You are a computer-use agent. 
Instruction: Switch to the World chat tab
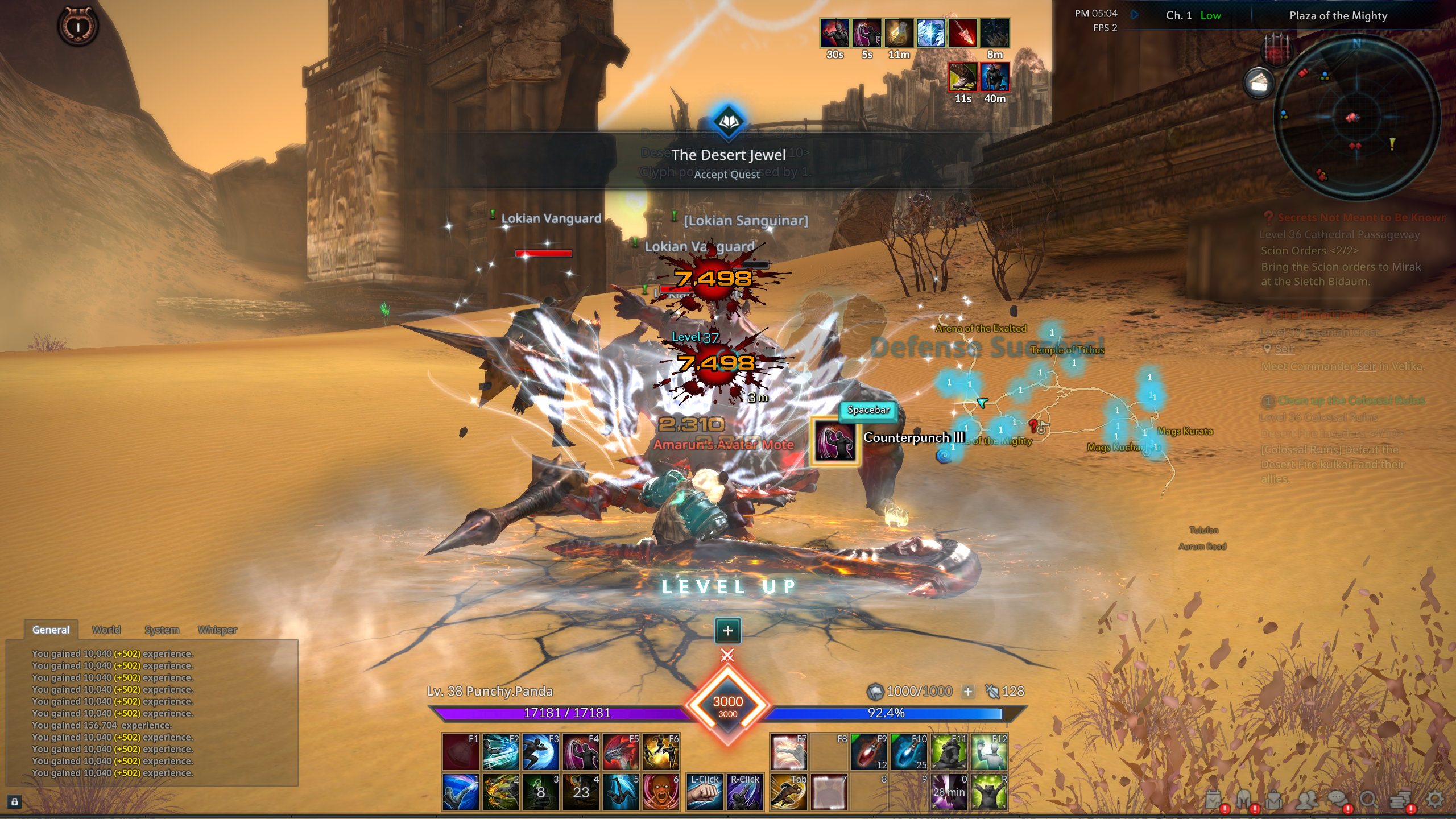[x=106, y=630]
